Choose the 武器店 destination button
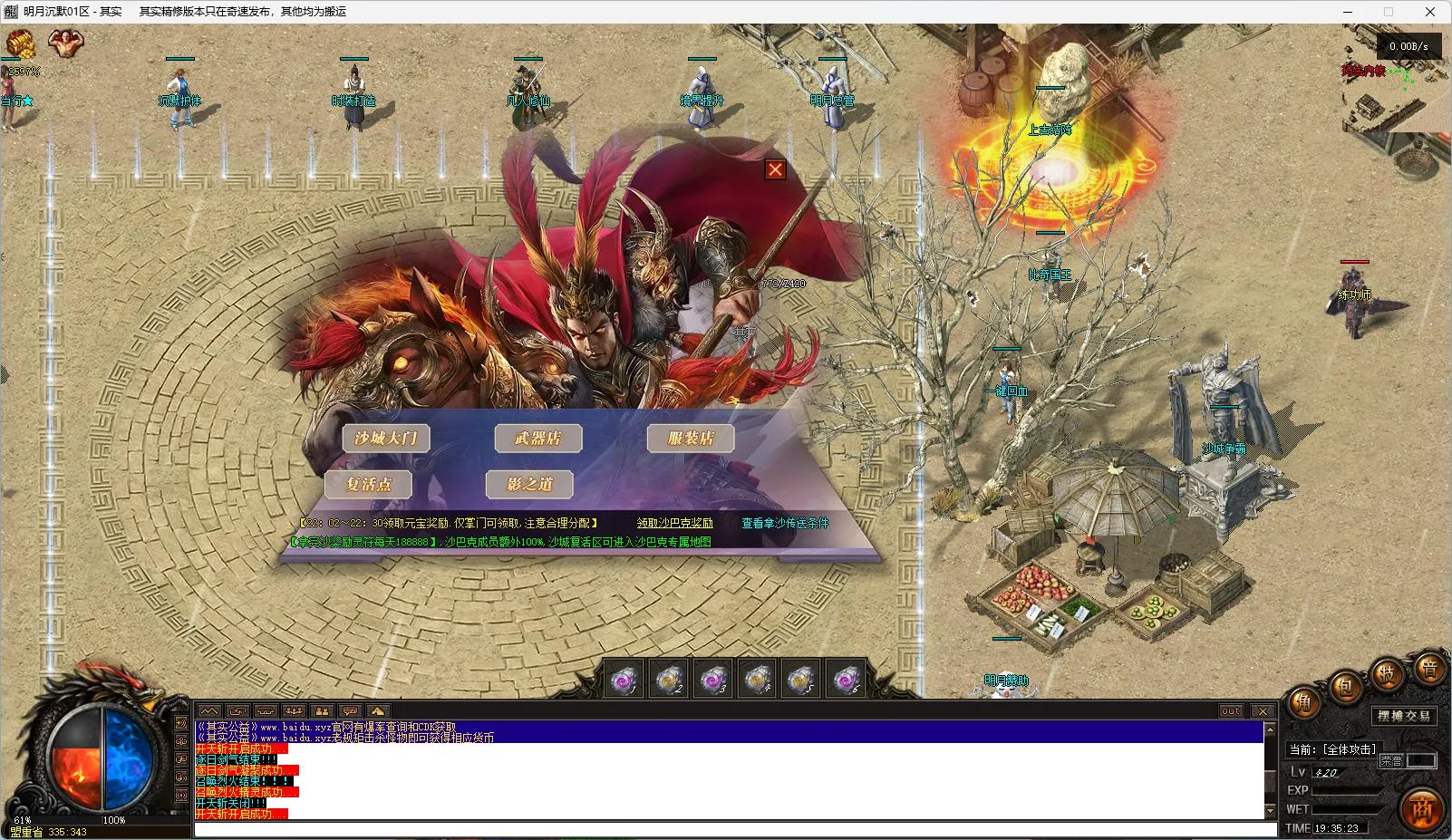The height and width of the screenshot is (840, 1452). tap(537, 439)
